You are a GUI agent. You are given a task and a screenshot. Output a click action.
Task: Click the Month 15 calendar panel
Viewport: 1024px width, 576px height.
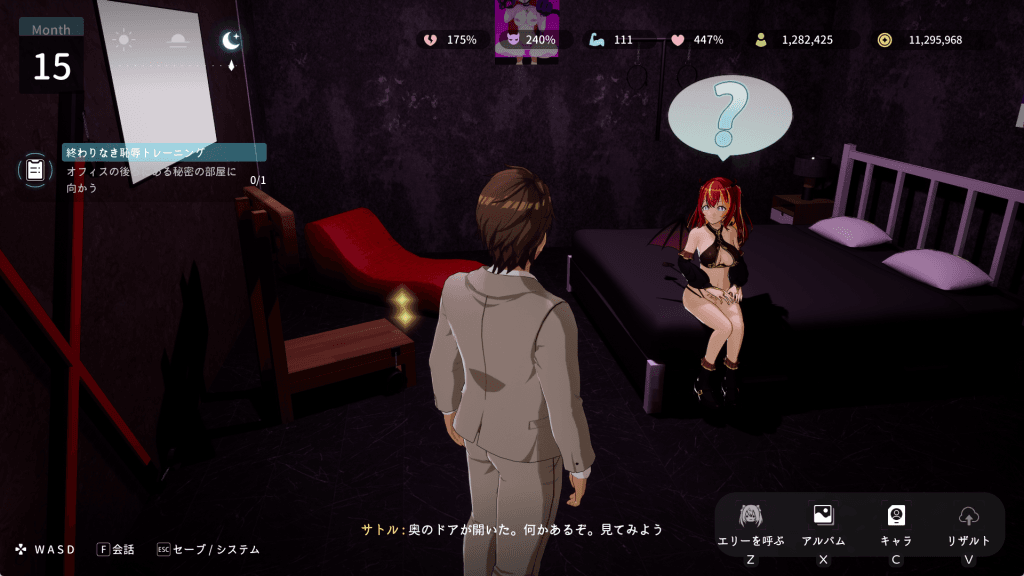click(x=51, y=57)
